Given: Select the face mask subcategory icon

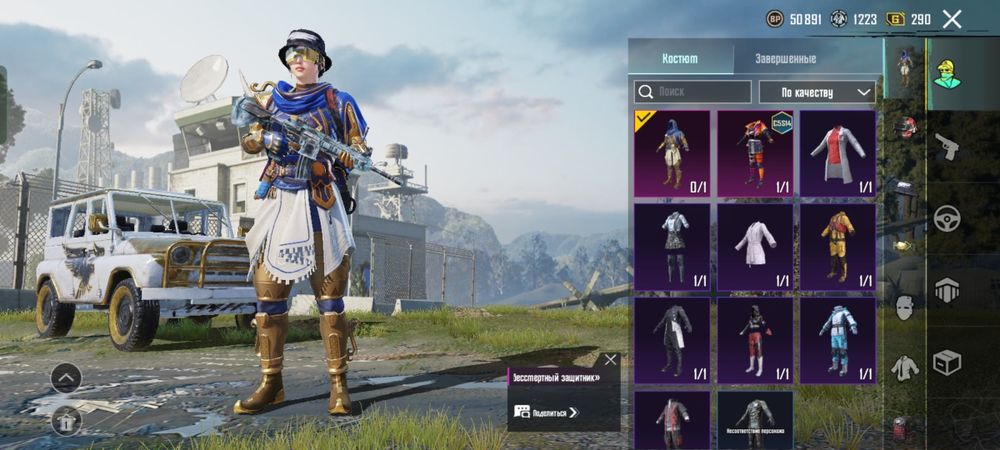Looking at the screenshot, I should [x=905, y=308].
